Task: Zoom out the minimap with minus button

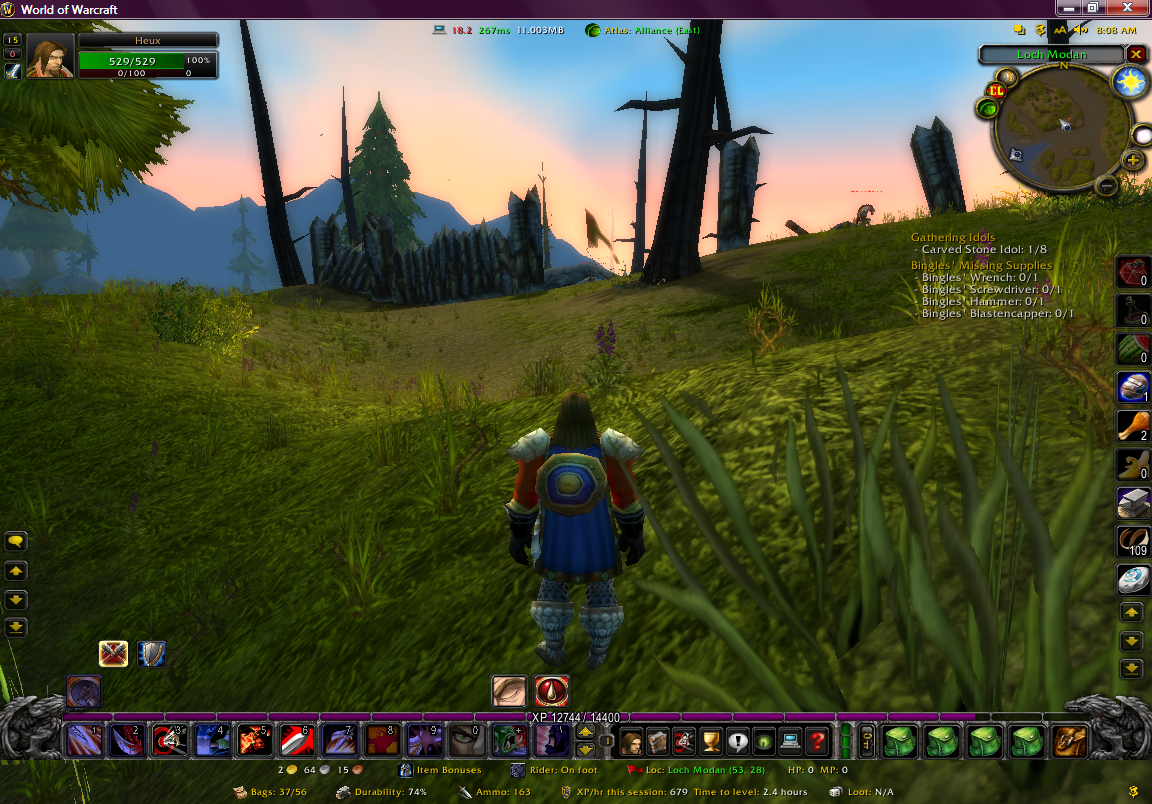Action: pyautogui.click(x=1106, y=185)
